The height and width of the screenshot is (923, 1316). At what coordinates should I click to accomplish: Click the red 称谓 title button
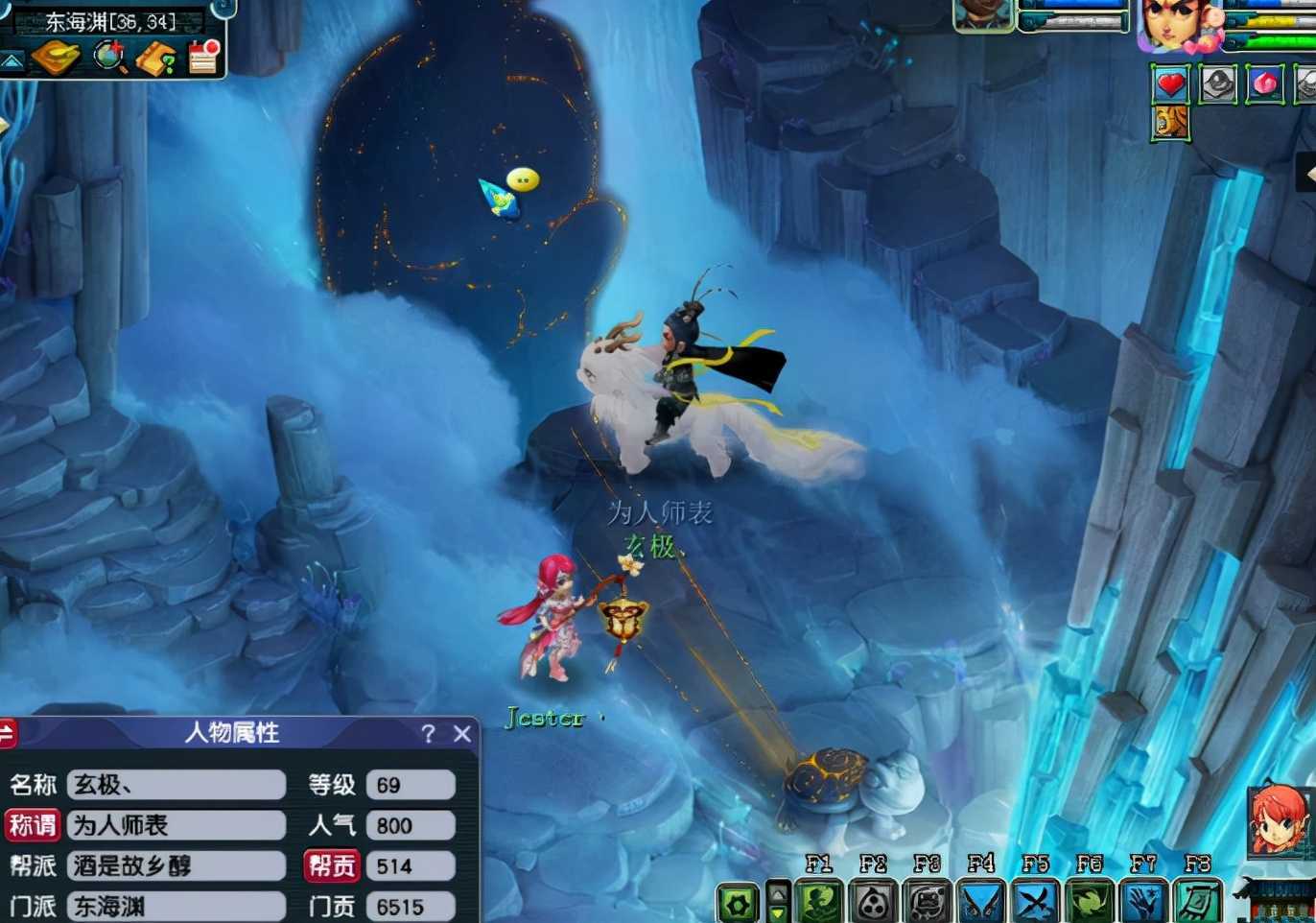[x=33, y=825]
